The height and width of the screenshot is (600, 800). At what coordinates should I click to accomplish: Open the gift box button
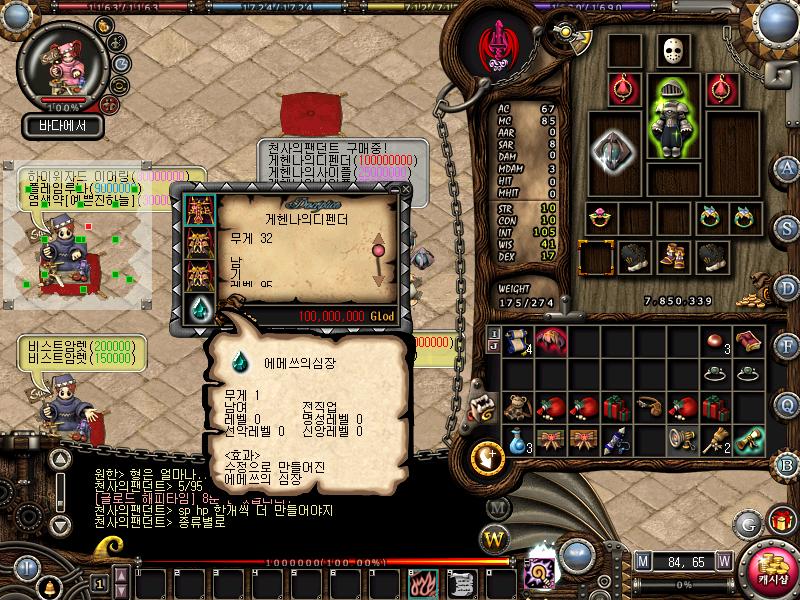click(x=780, y=521)
